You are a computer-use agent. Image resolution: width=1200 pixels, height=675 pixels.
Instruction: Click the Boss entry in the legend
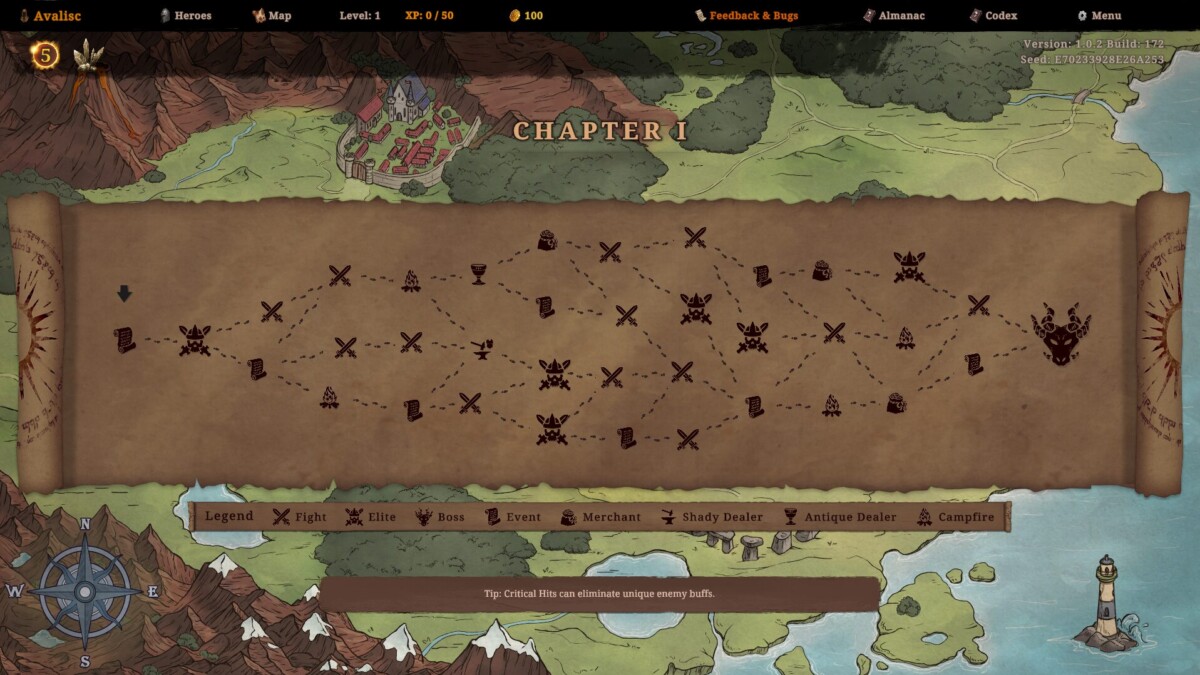point(440,517)
